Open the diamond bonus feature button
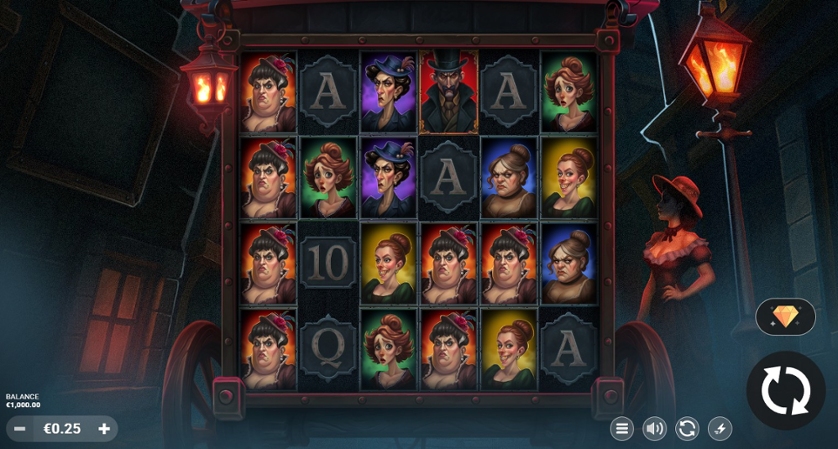 pos(785,317)
